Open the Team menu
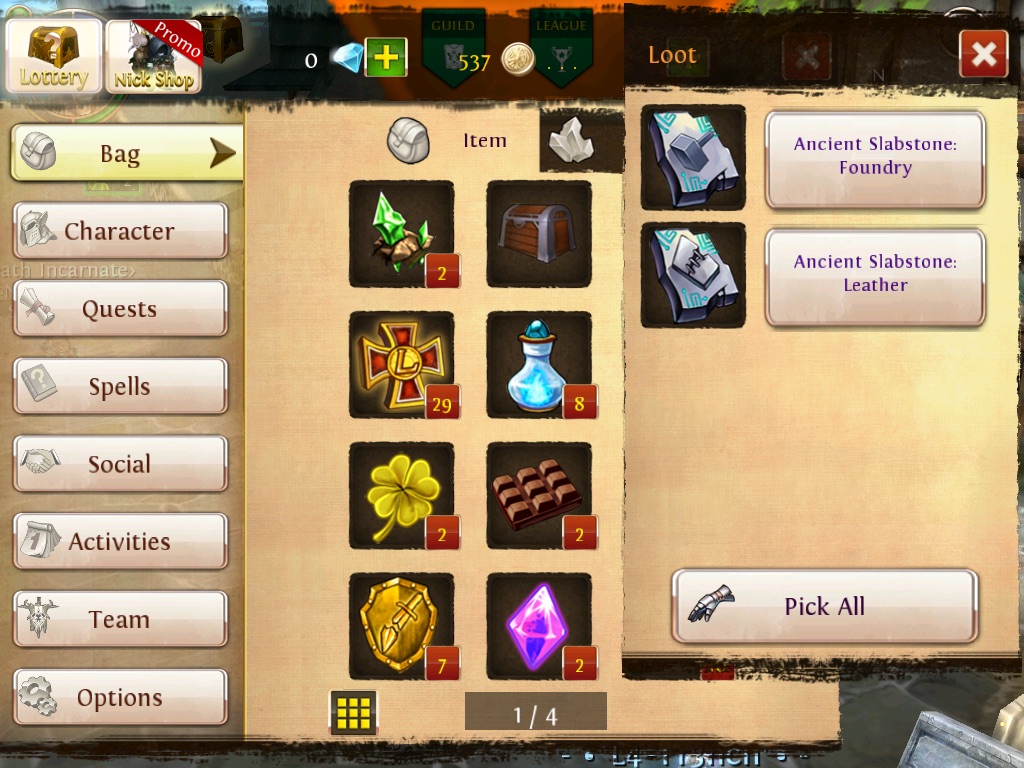This screenshot has width=1024, height=768. coord(120,620)
